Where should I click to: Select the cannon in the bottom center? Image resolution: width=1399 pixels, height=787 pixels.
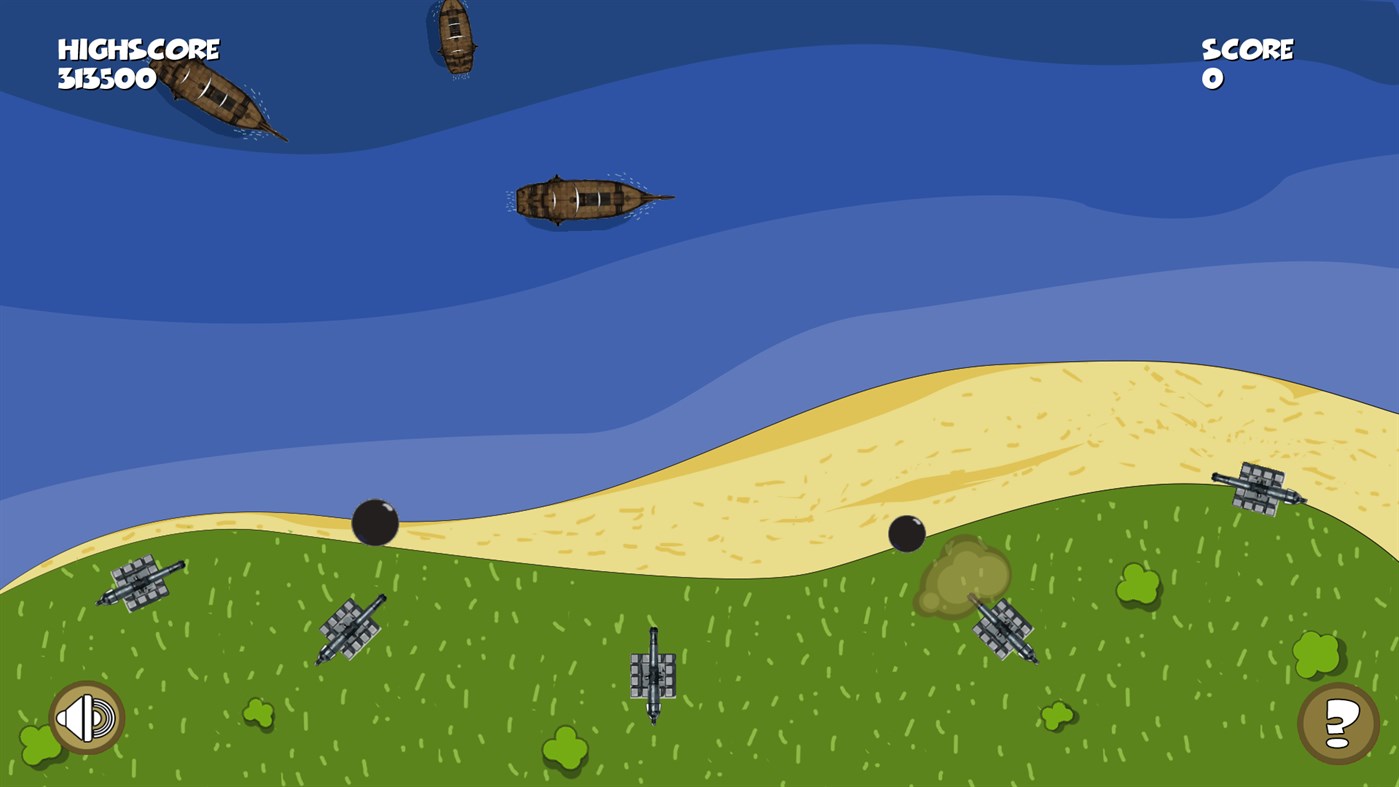pos(652,676)
